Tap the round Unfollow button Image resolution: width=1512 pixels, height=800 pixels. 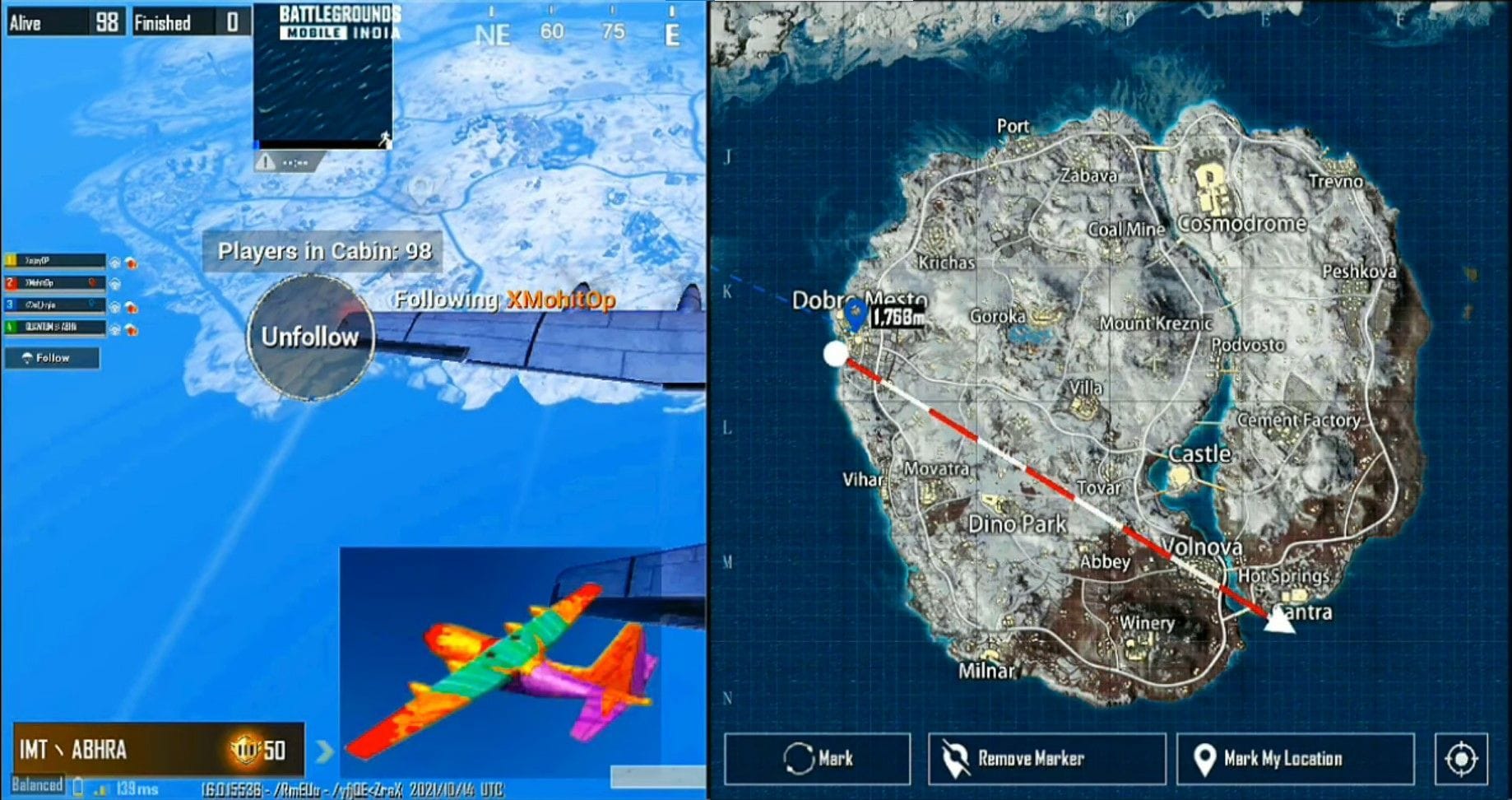pos(311,337)
